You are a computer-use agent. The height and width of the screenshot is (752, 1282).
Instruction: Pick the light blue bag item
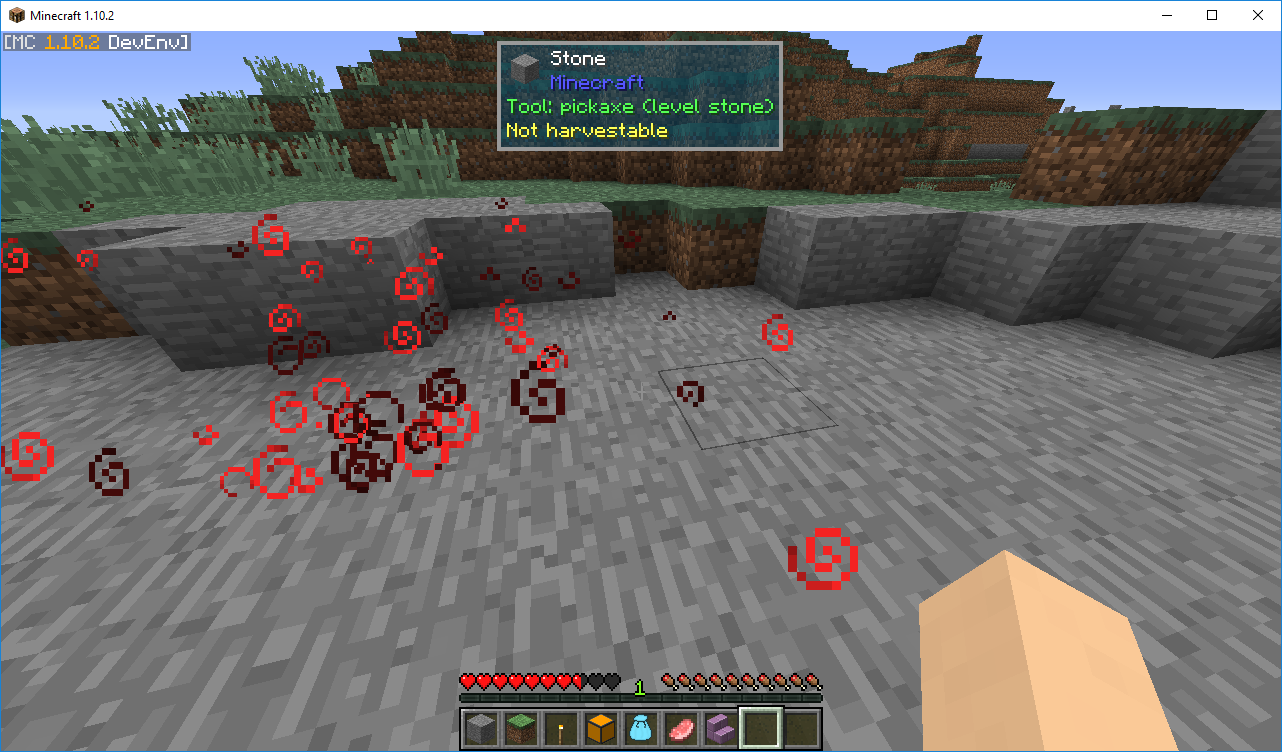pyautogui.click(x=641, y=728)
